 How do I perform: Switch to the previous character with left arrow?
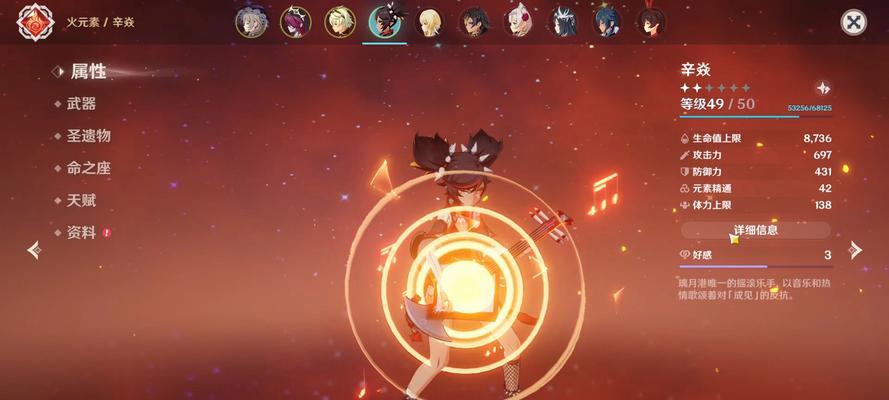(34, 249)
